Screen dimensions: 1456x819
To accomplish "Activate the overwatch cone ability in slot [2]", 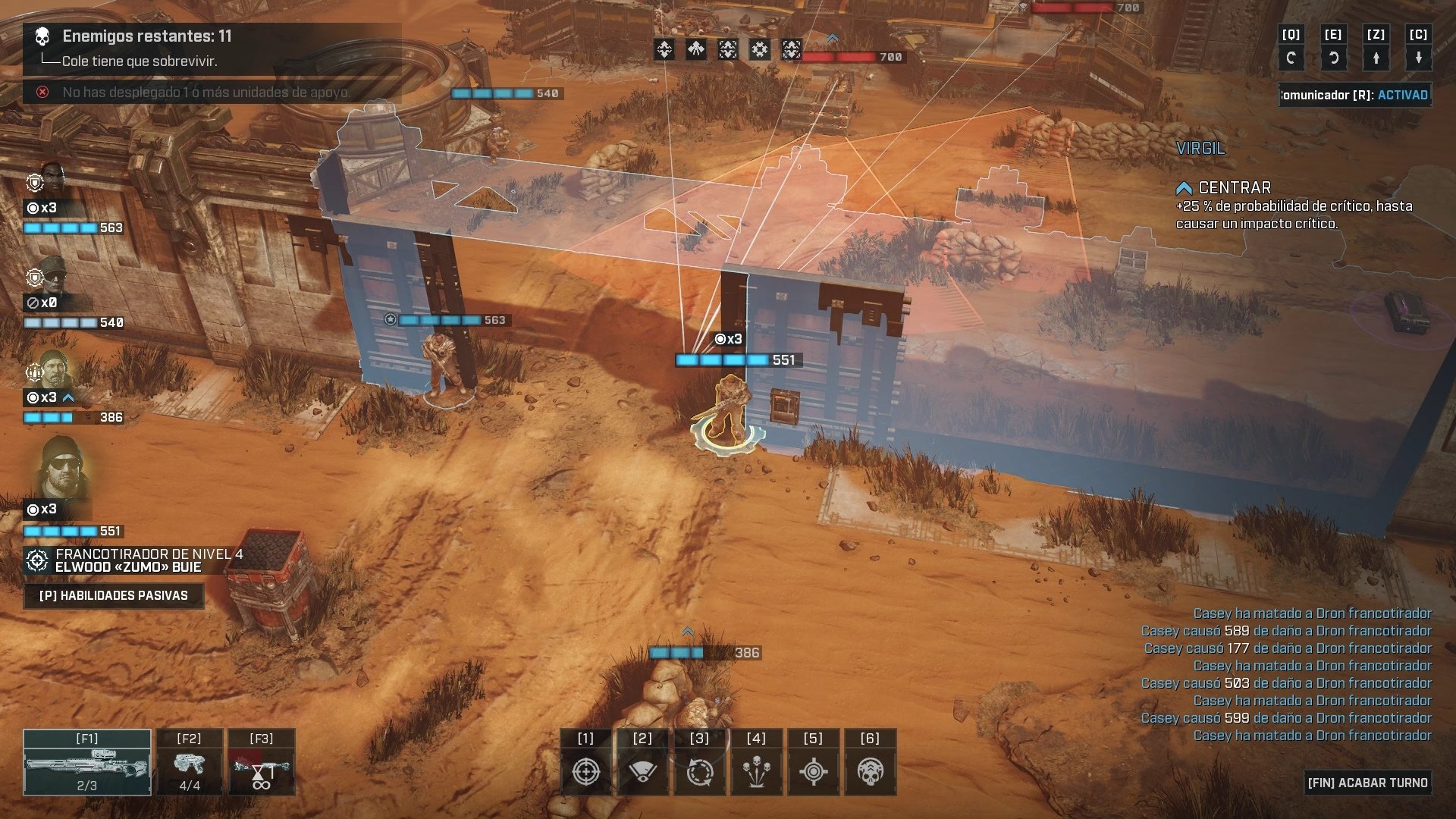I will [642, 768].
